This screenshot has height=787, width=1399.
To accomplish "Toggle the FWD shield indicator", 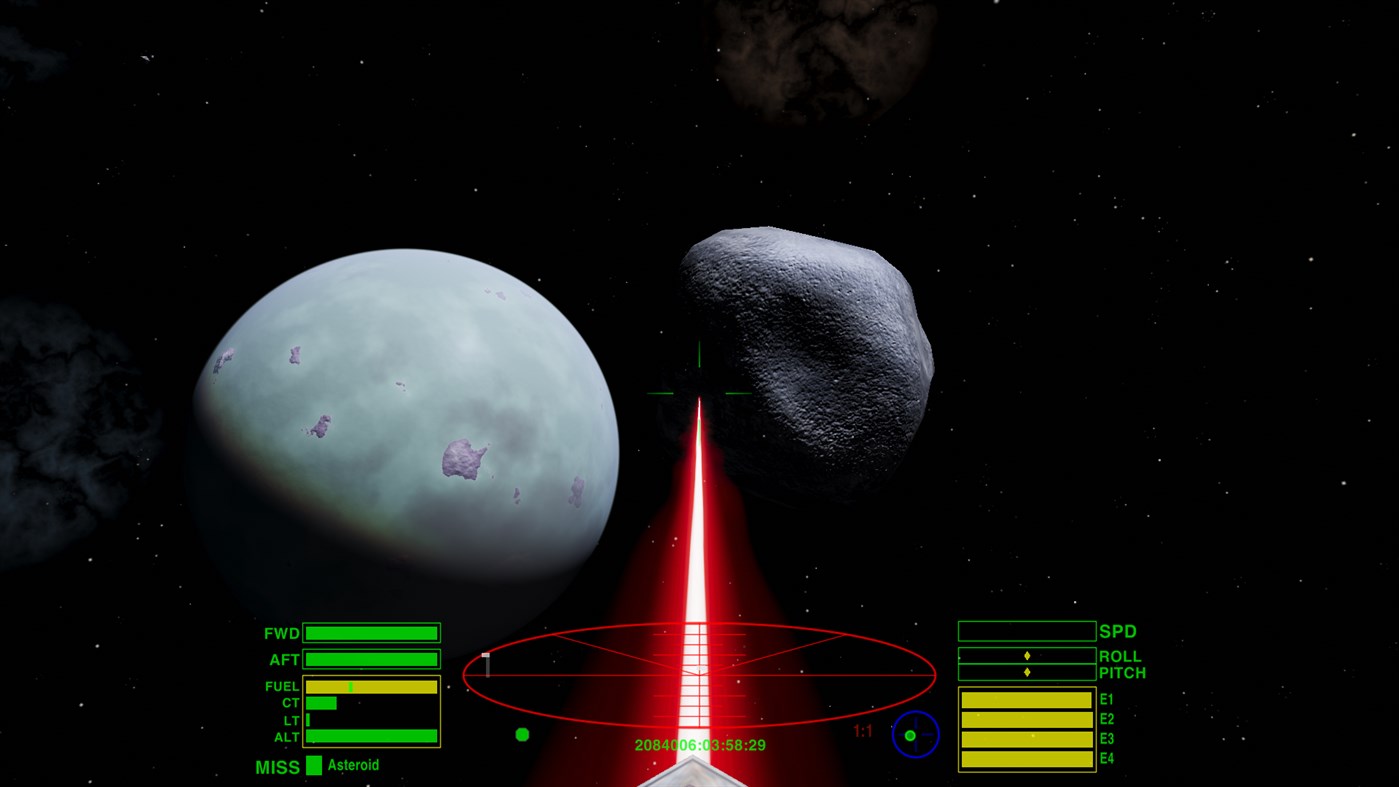I will (371, 632).
